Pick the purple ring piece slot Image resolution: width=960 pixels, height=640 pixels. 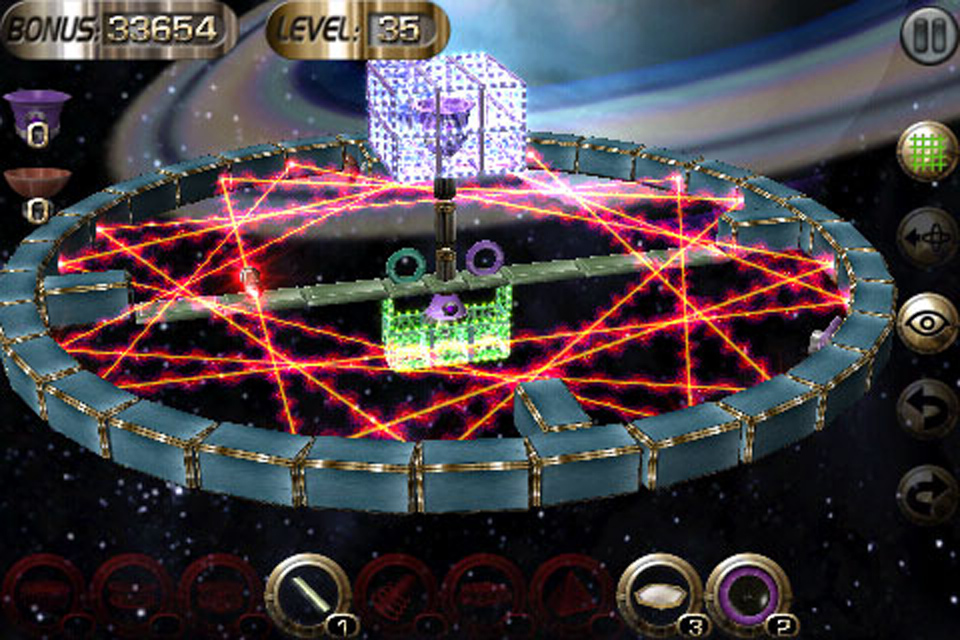click(x=748, y=594)
